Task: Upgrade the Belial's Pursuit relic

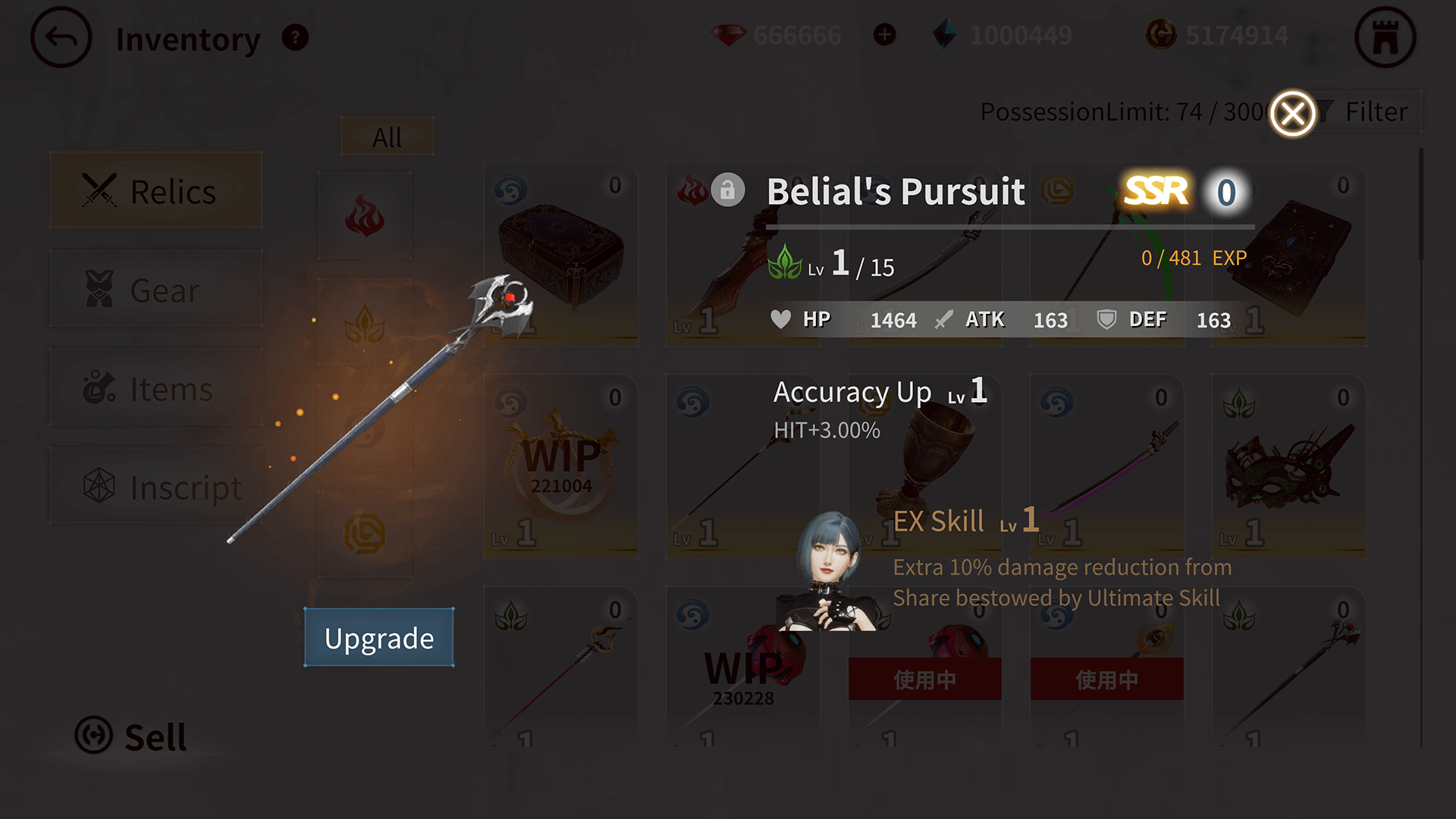Action: coord(379,638)
